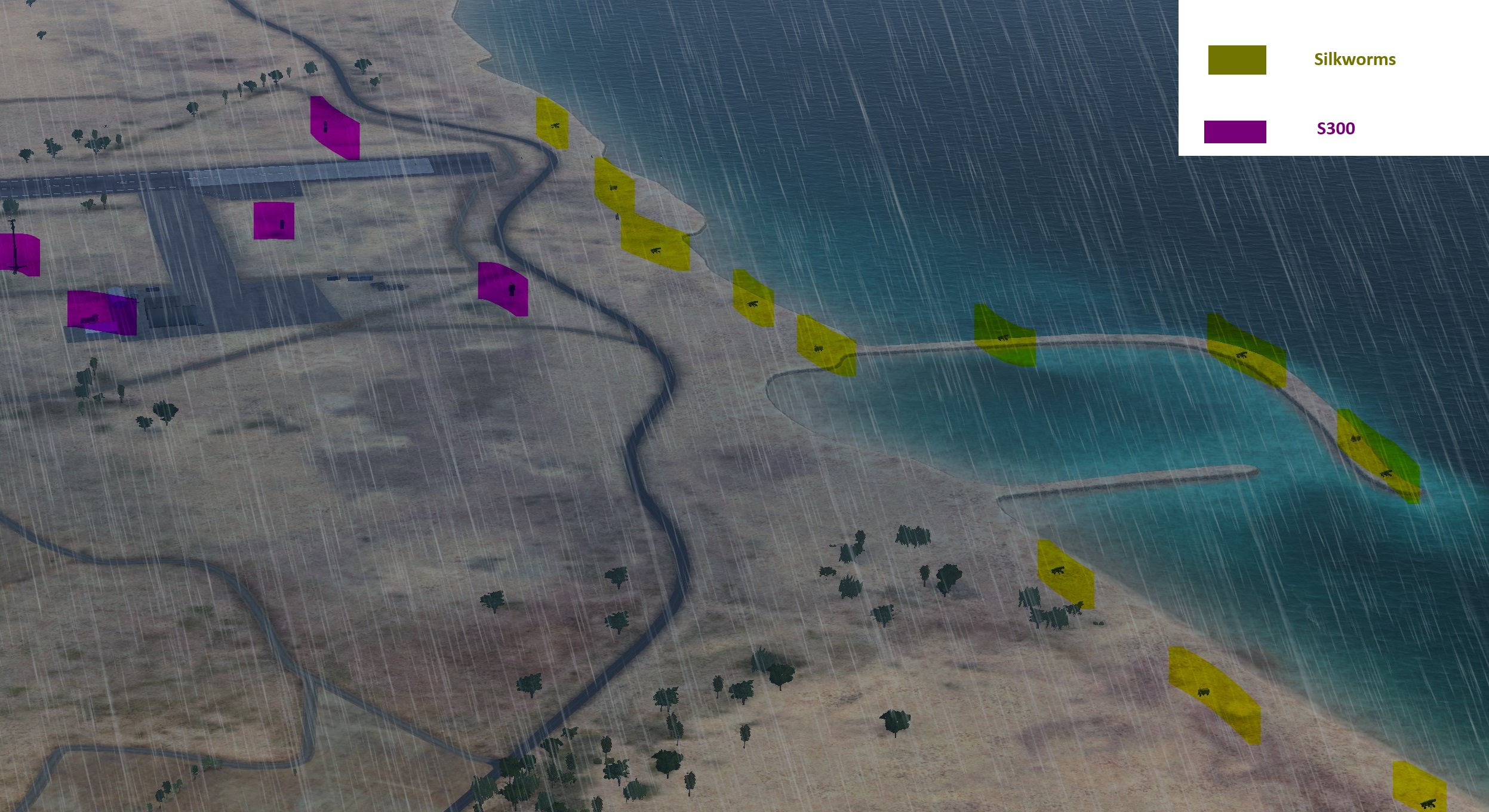The width and height of the screenshot is (1489, 812).
Task: Click the Silkworms legend label
Action: pos(1354,59)
